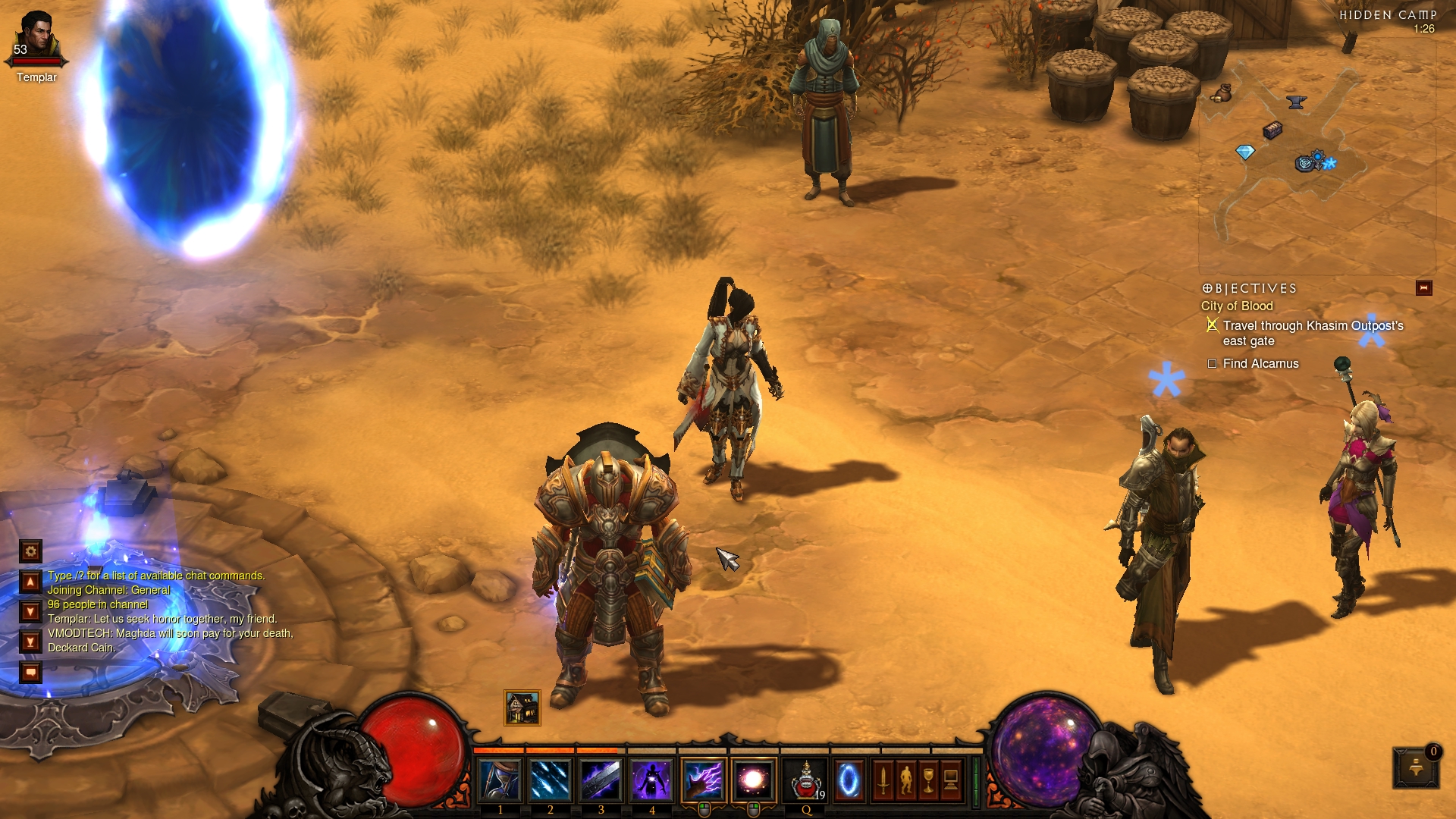
Task: Select the lightning hand primary skill
Action: click(x=704, y=780)
